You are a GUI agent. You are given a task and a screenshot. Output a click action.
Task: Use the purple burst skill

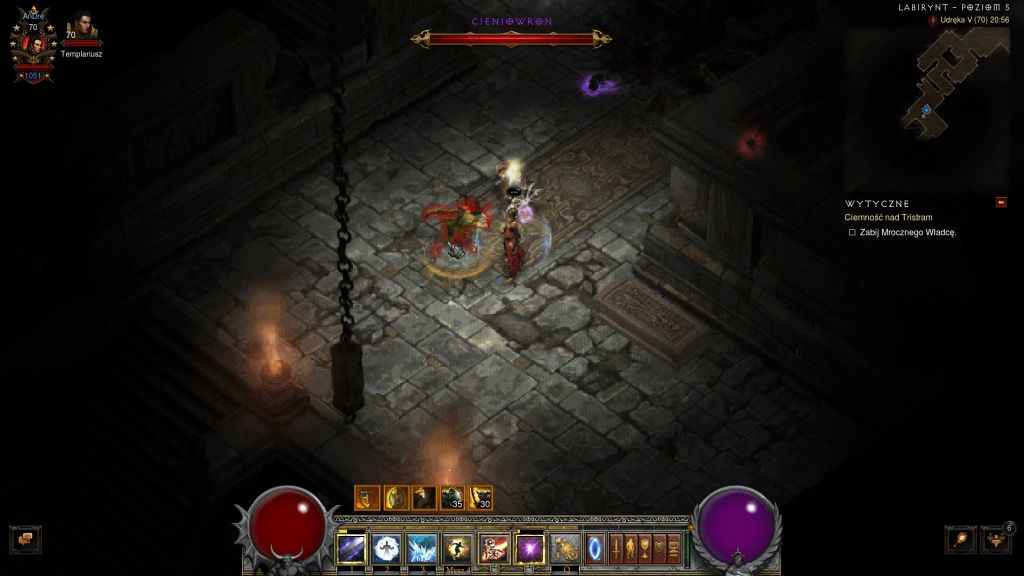[x=529, y=548]
